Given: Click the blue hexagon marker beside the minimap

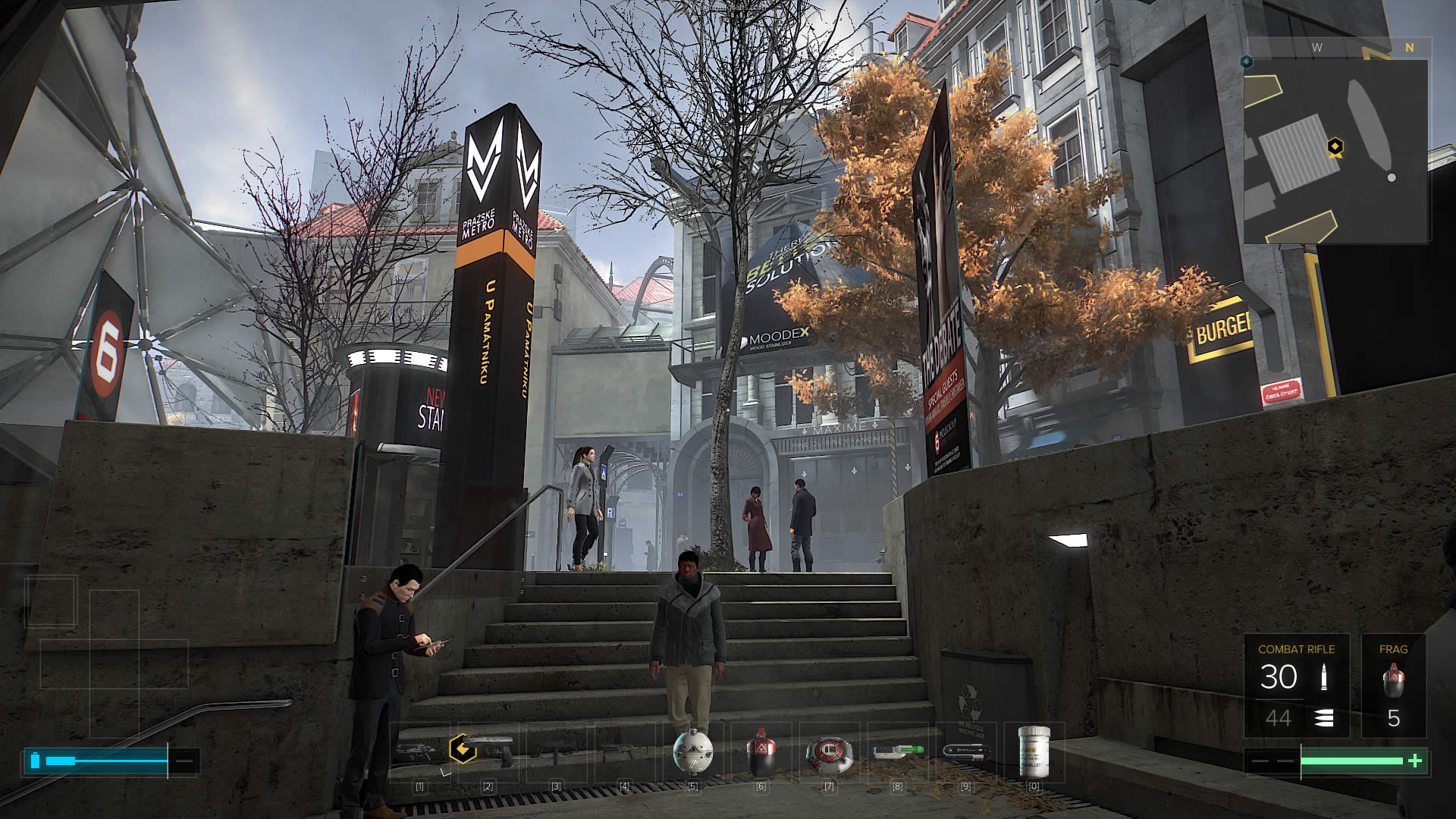Looking at the screenshot, I should pyautogui.click(x=1247, y=61).
